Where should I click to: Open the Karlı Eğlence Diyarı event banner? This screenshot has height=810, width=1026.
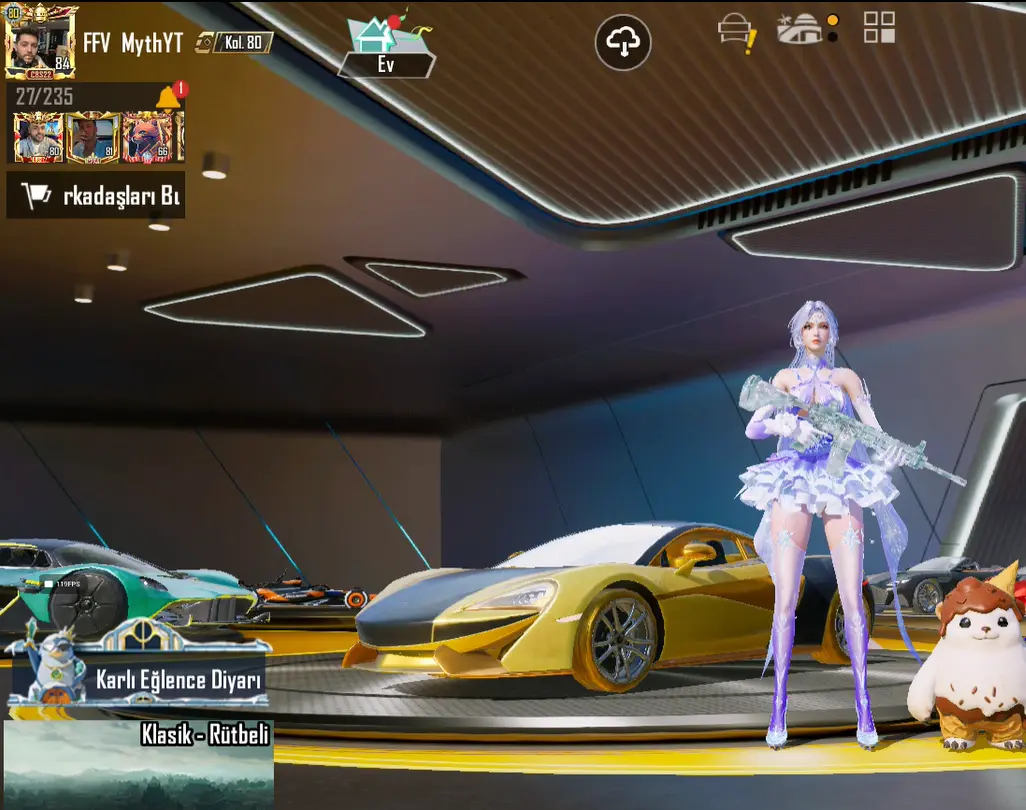click(137, 668)
